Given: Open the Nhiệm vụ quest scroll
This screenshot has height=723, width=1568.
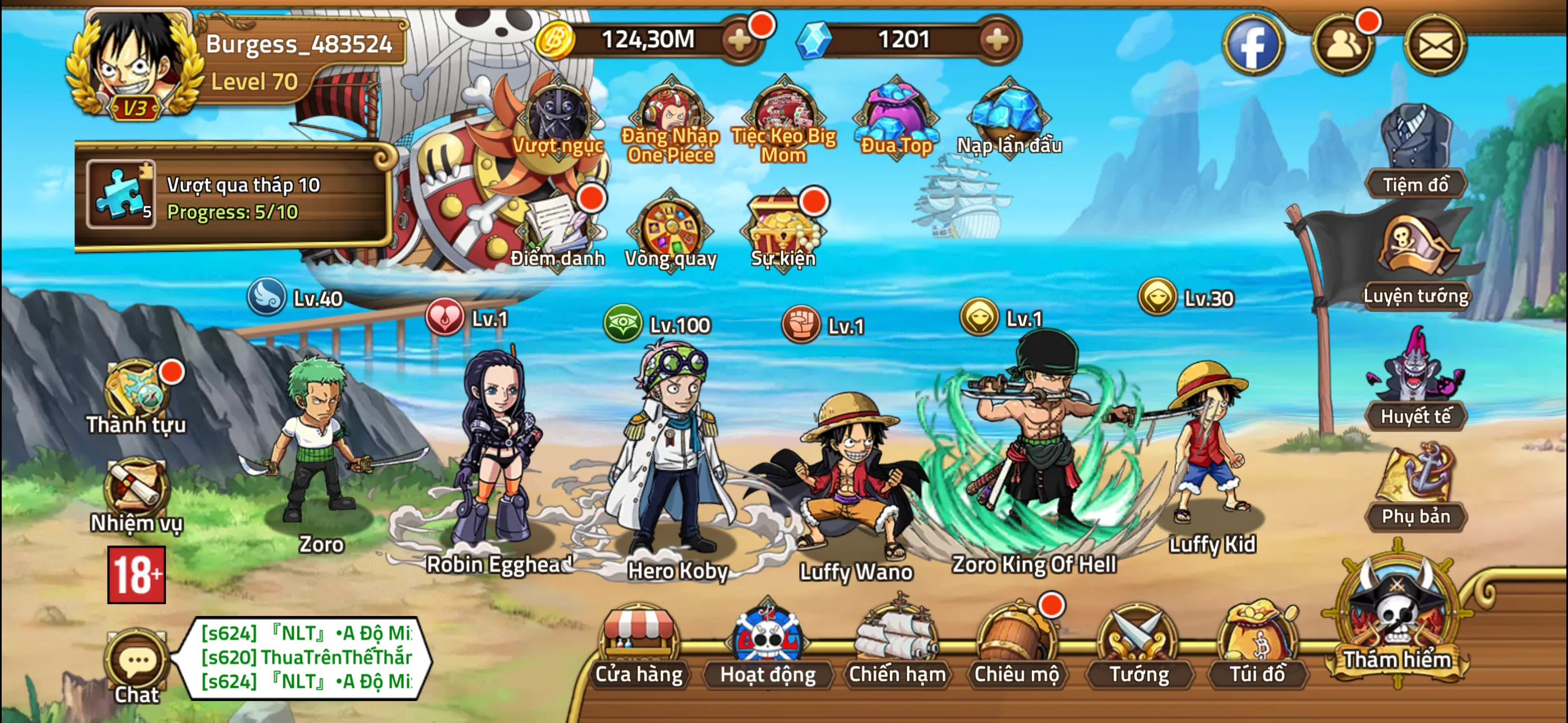Looking at the screenshot, I should [136, 494].
